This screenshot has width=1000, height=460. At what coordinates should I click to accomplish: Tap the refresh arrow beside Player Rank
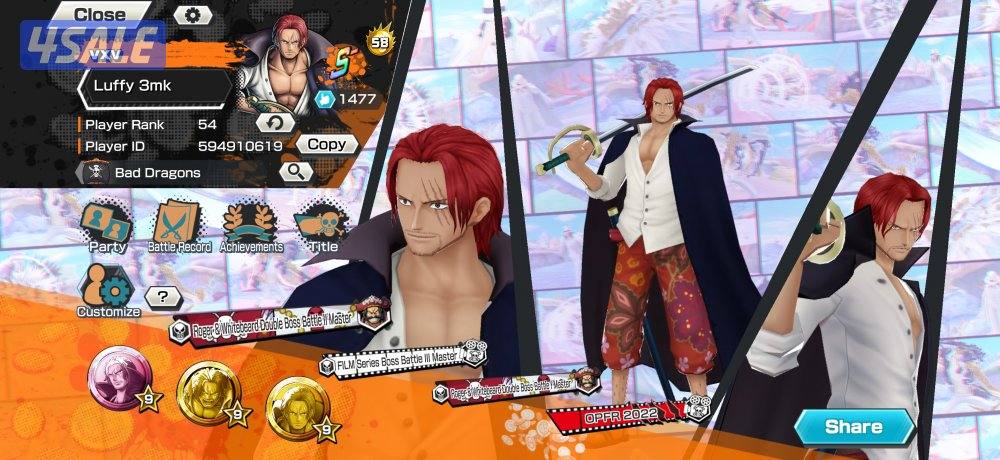pyautogui.click(x=275, y=123)
